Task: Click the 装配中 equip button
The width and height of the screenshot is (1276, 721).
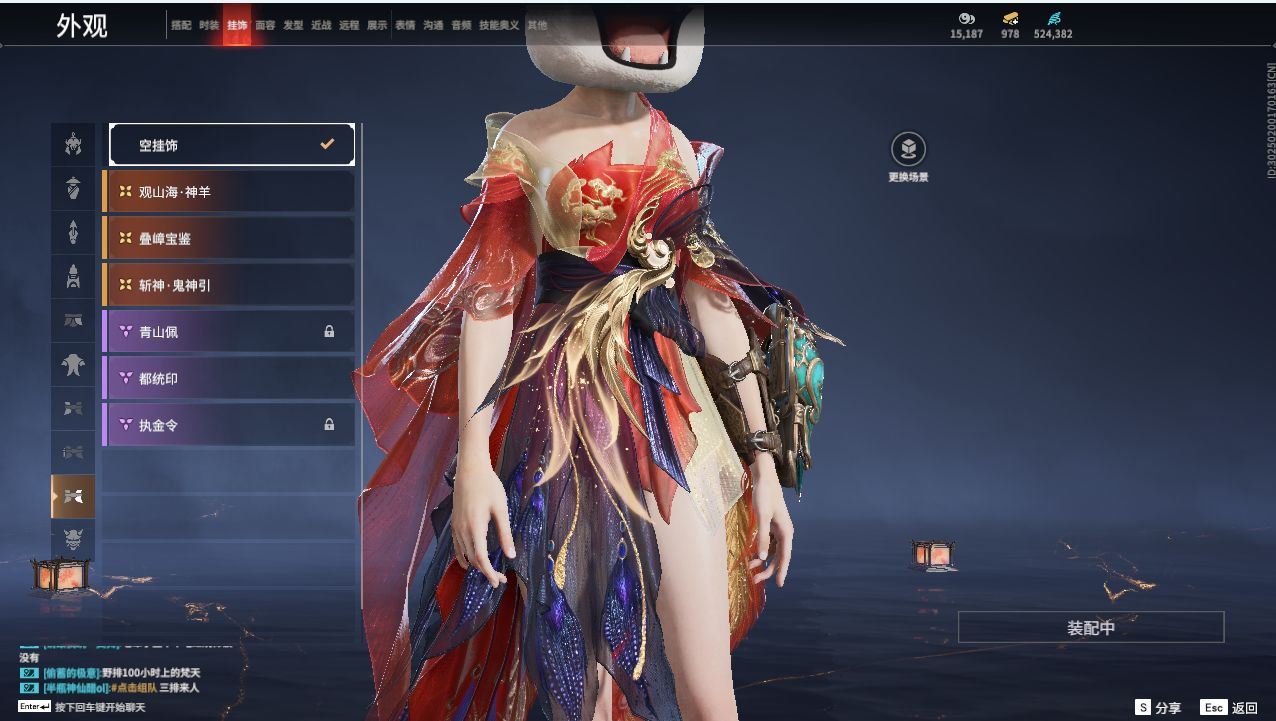Action: point(1090,628)
